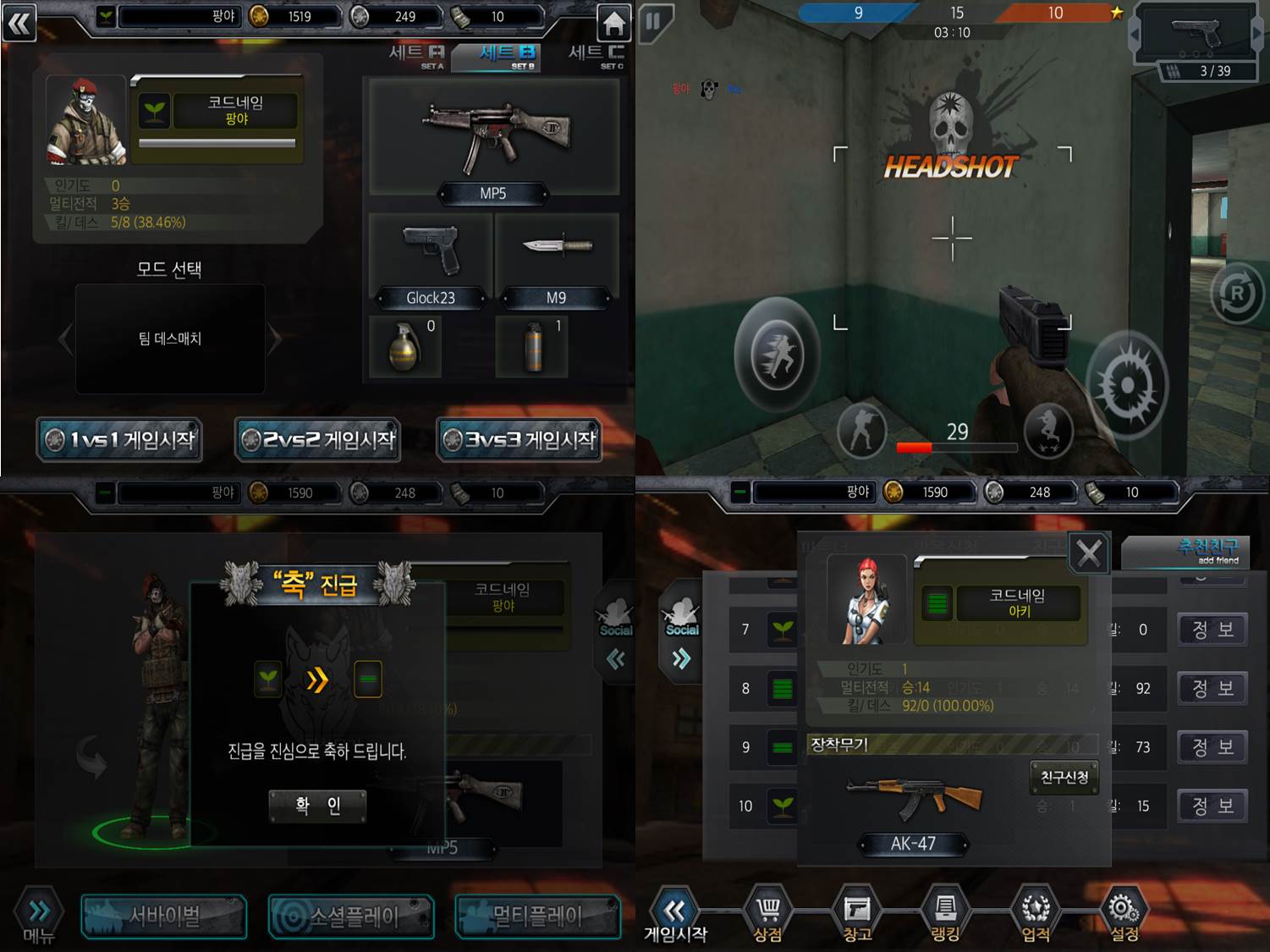Image resolution: width=1270 pixels, height=952 pixels.
Task: Open the 소셜플레이 social play mode
Action: click(x=351, y=916)
